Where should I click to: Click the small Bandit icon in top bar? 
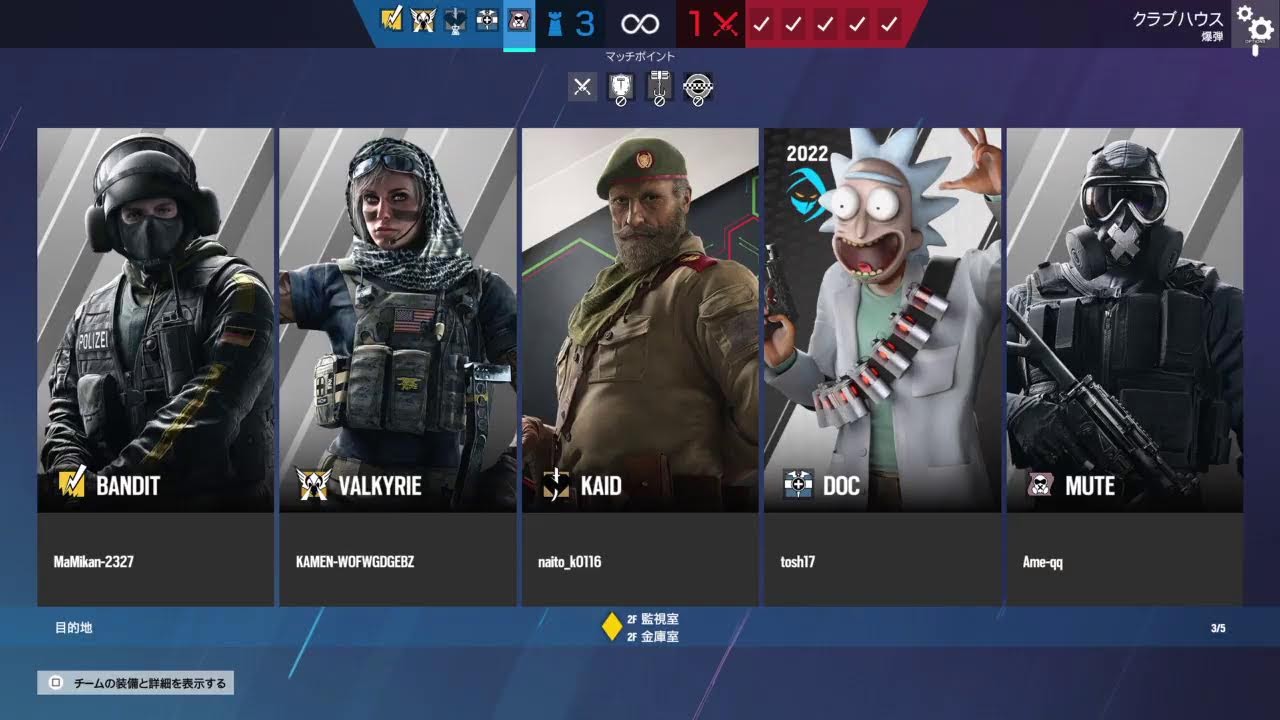[x=392, y=20]
